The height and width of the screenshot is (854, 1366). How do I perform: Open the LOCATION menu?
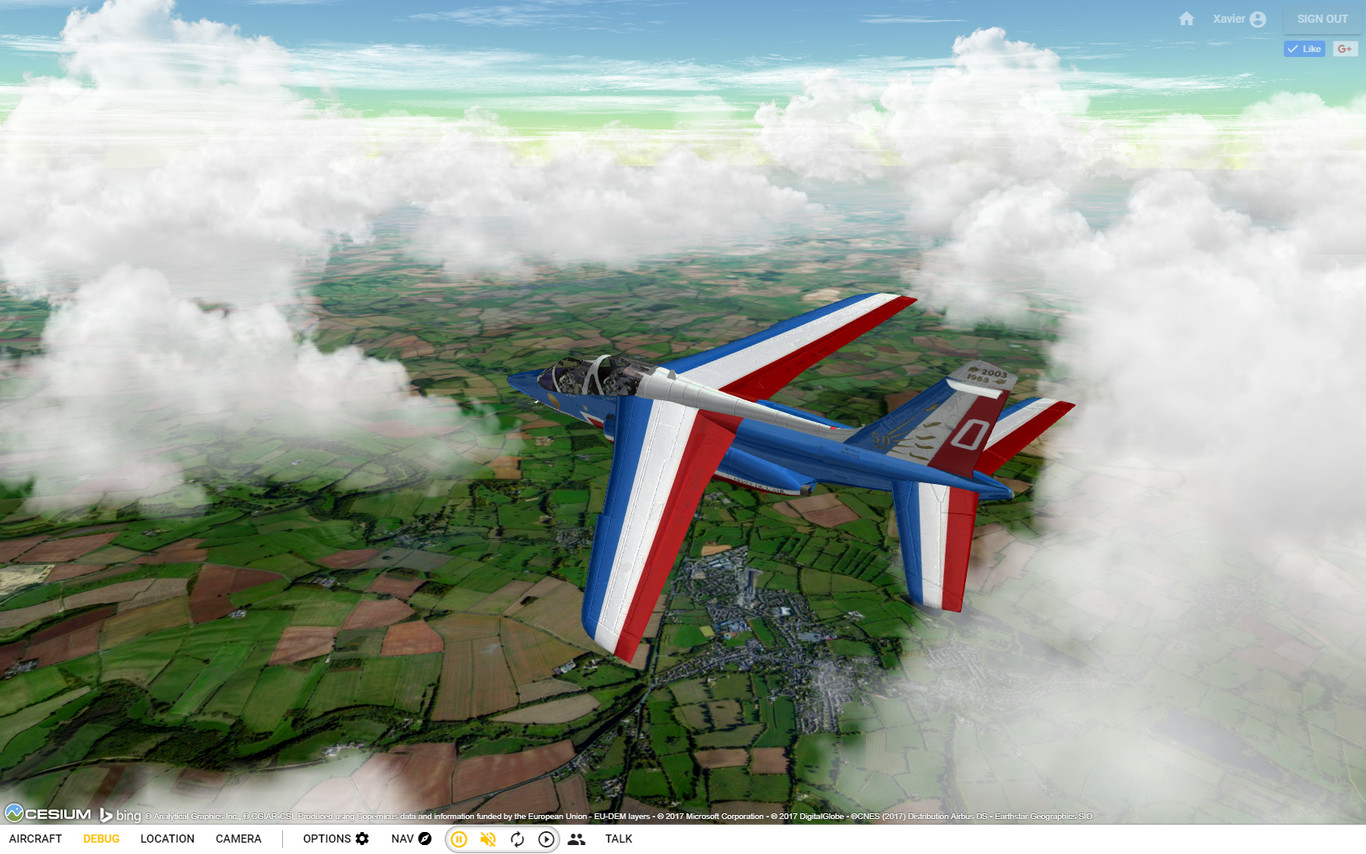pos(167,839)
